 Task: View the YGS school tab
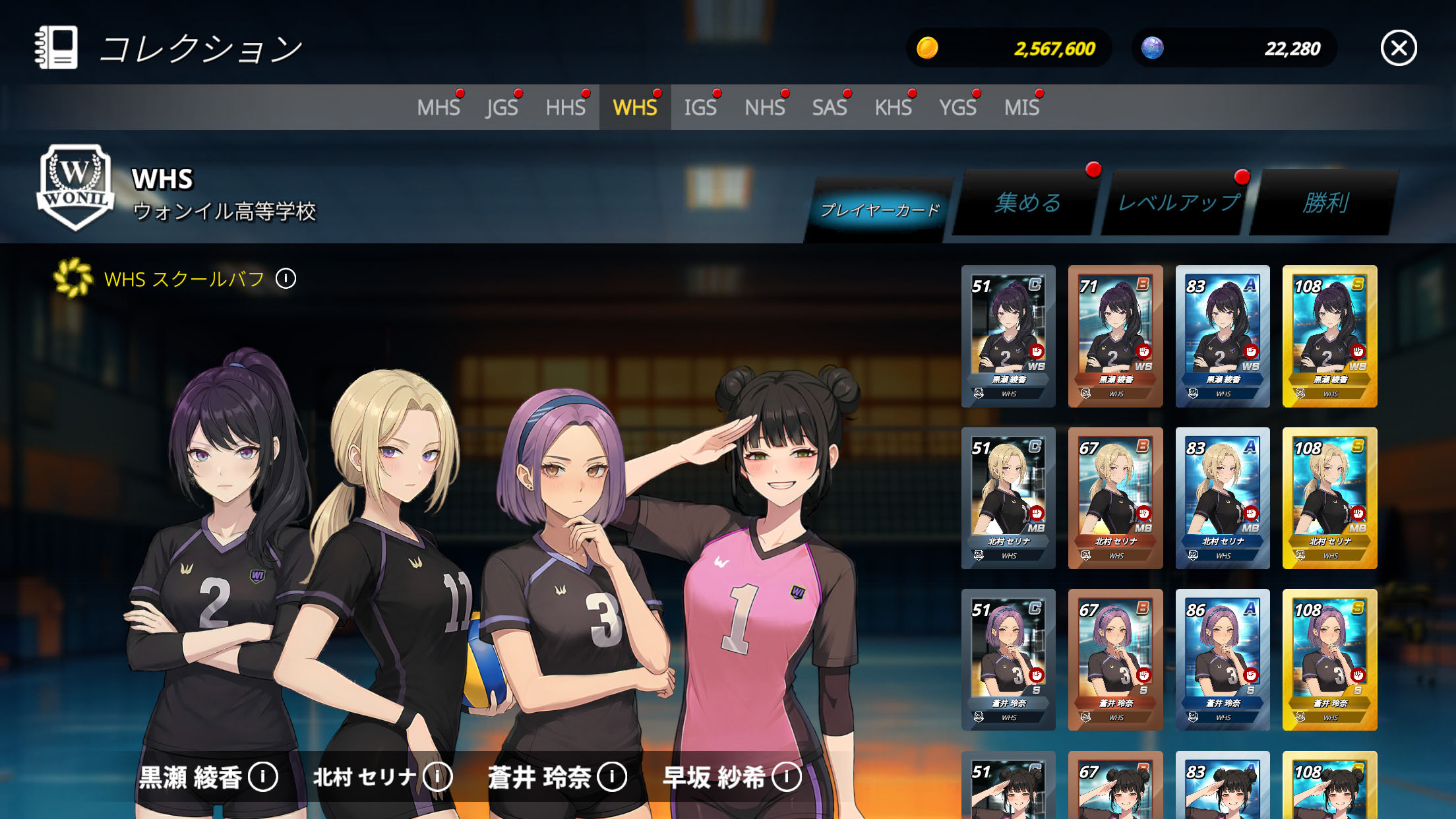click(x=957, y=107)
